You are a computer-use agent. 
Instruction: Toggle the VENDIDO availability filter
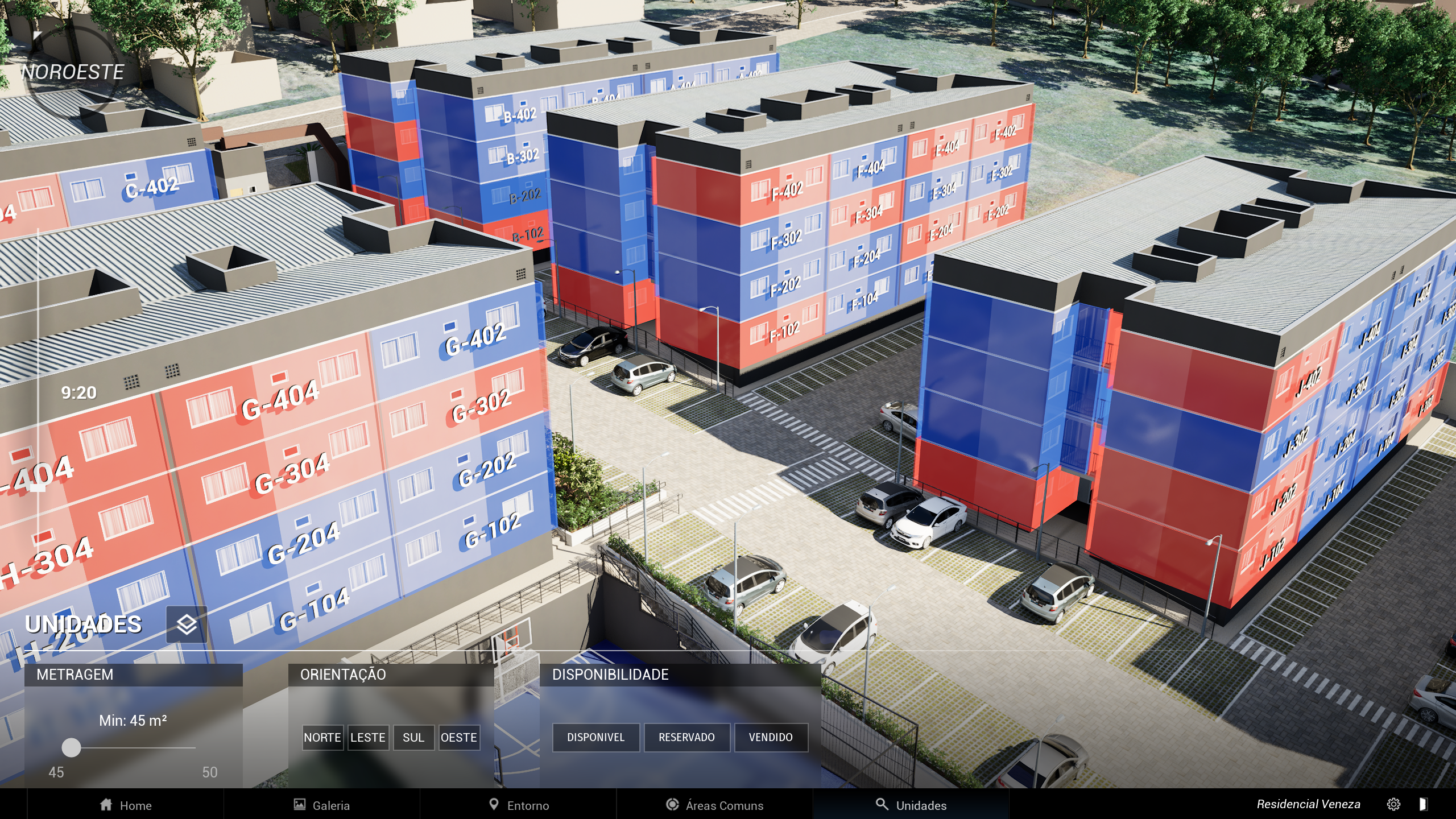click(771, 738)
